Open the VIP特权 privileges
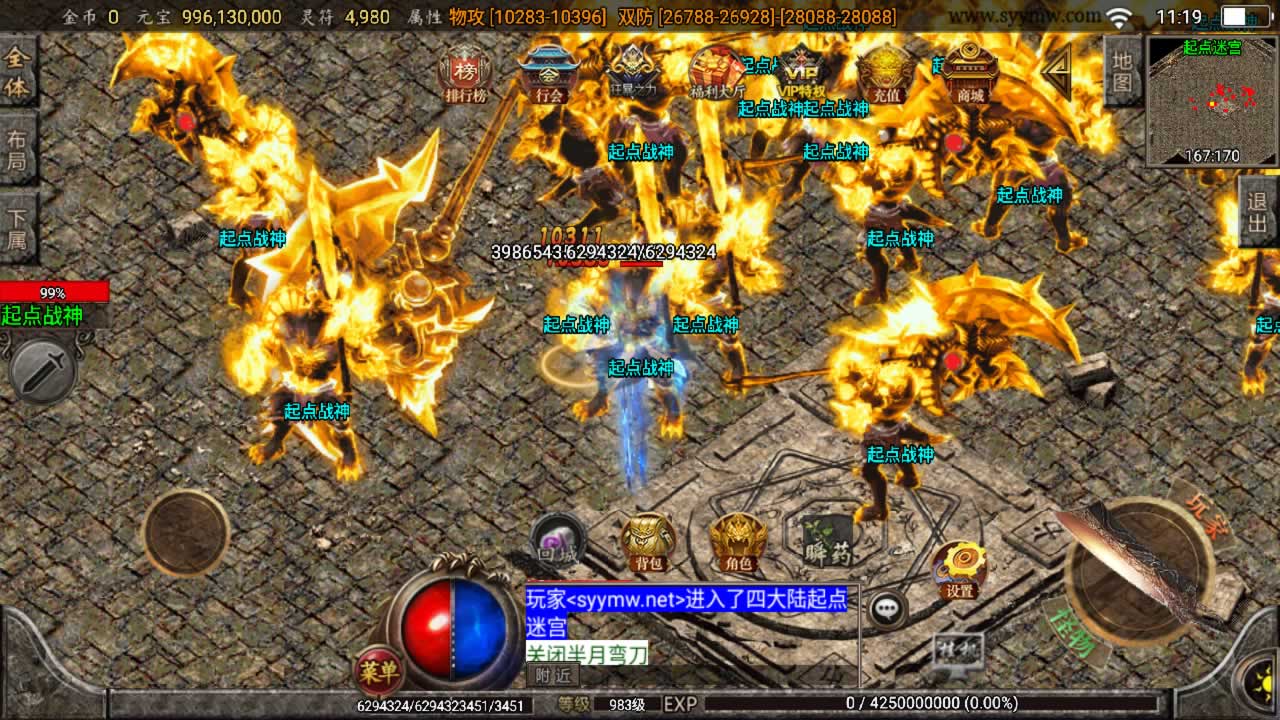The image size is (1280, 720). [x=801, y=72]
